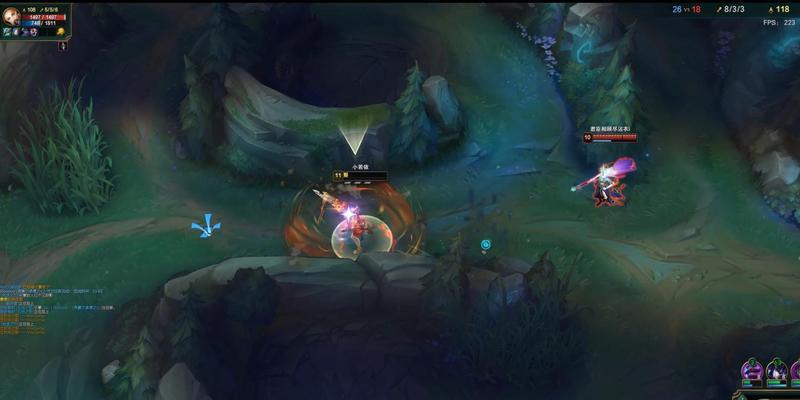800x400 pixels.
Task: Click the small icon hanging below the champion panel
Action: [61, 46]
